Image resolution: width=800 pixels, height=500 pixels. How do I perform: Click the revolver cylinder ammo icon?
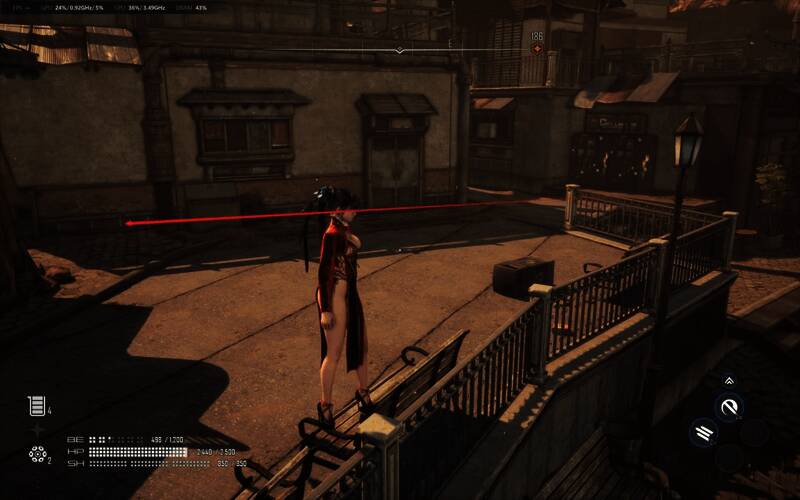click(38, 454)
